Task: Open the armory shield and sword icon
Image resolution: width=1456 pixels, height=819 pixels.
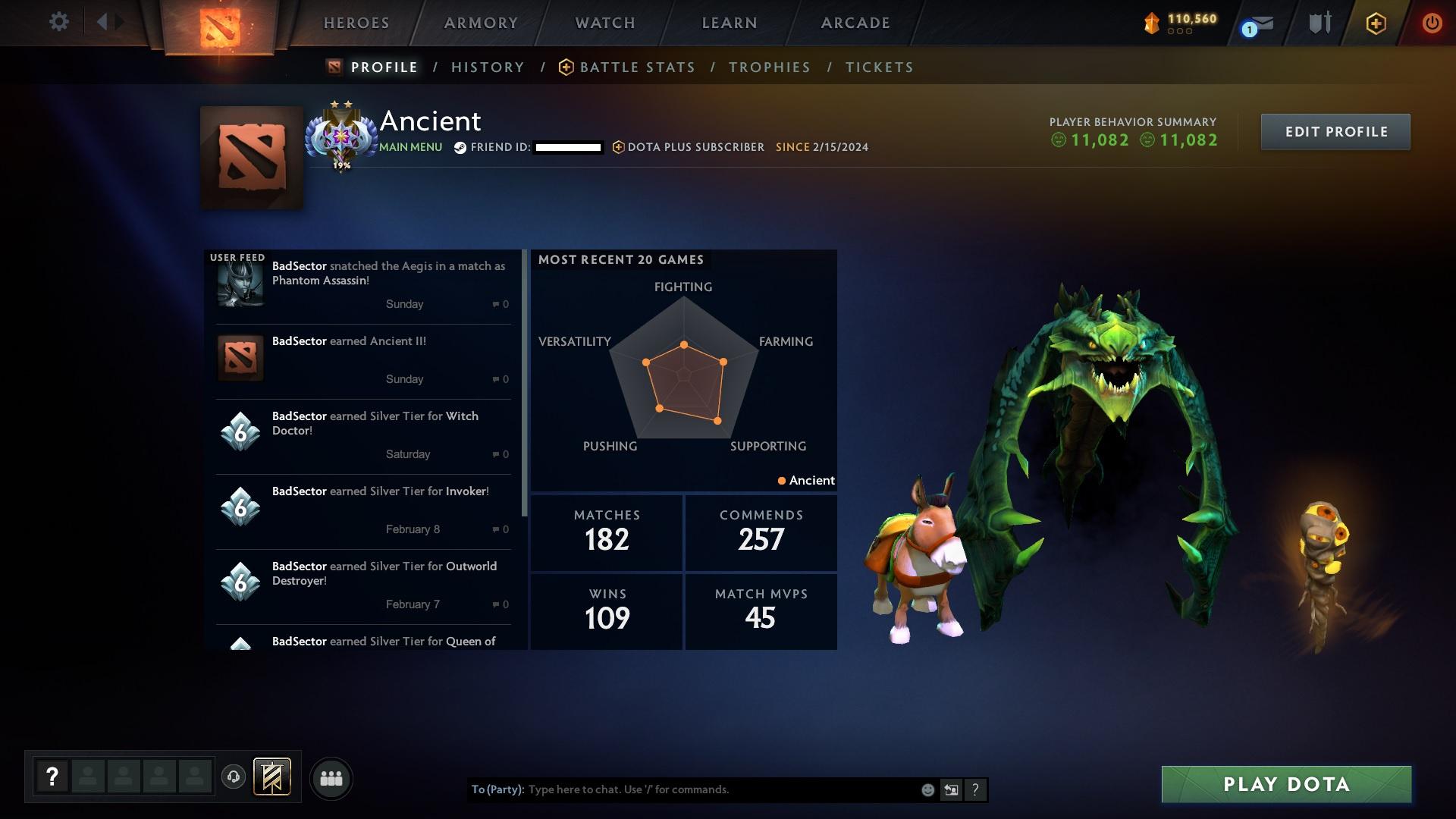Action: click(x=1318, y=23)
